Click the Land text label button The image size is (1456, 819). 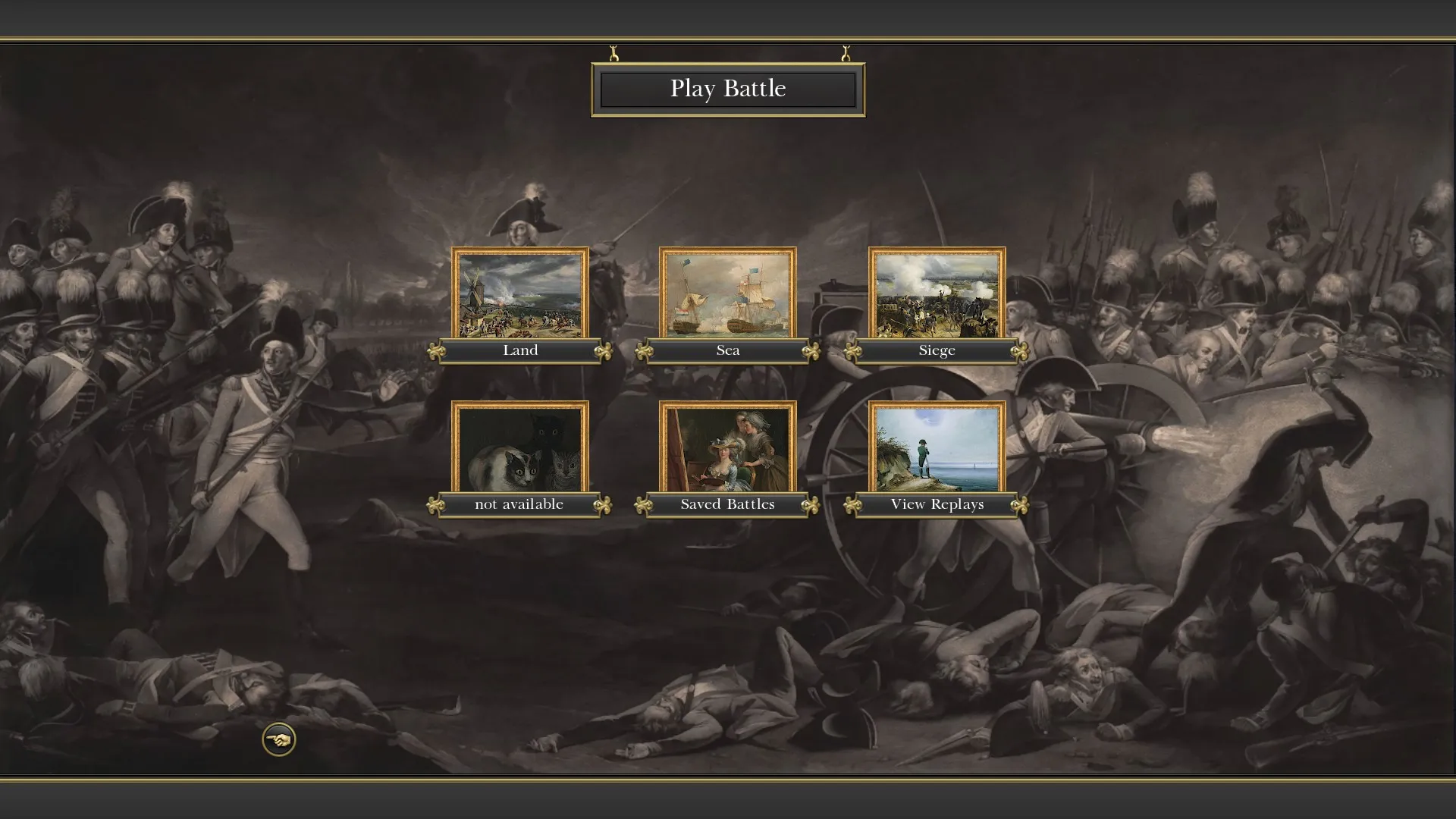[x=521, y=350]
